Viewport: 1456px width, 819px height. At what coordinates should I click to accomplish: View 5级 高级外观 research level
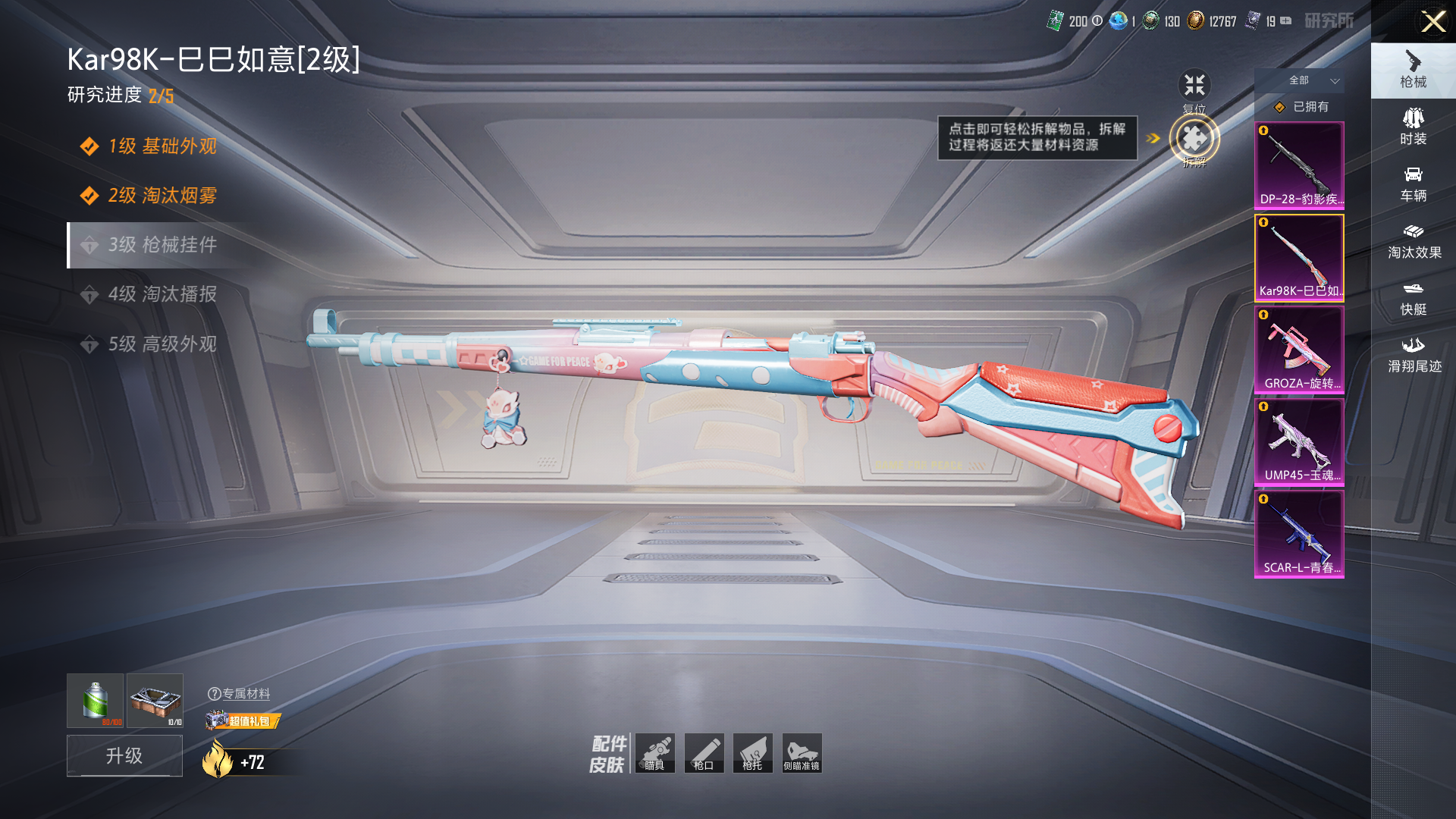click(x=162, y=344)
